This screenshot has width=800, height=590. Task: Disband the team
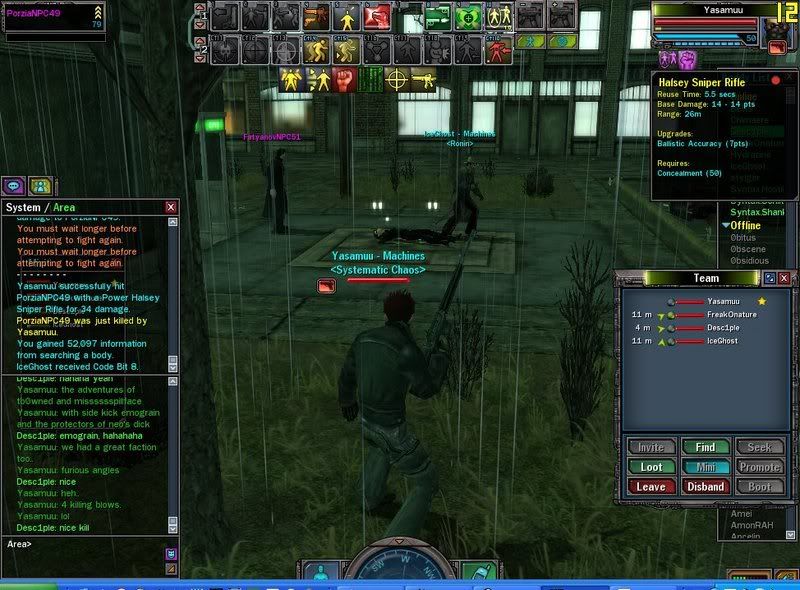pos(706,487)
